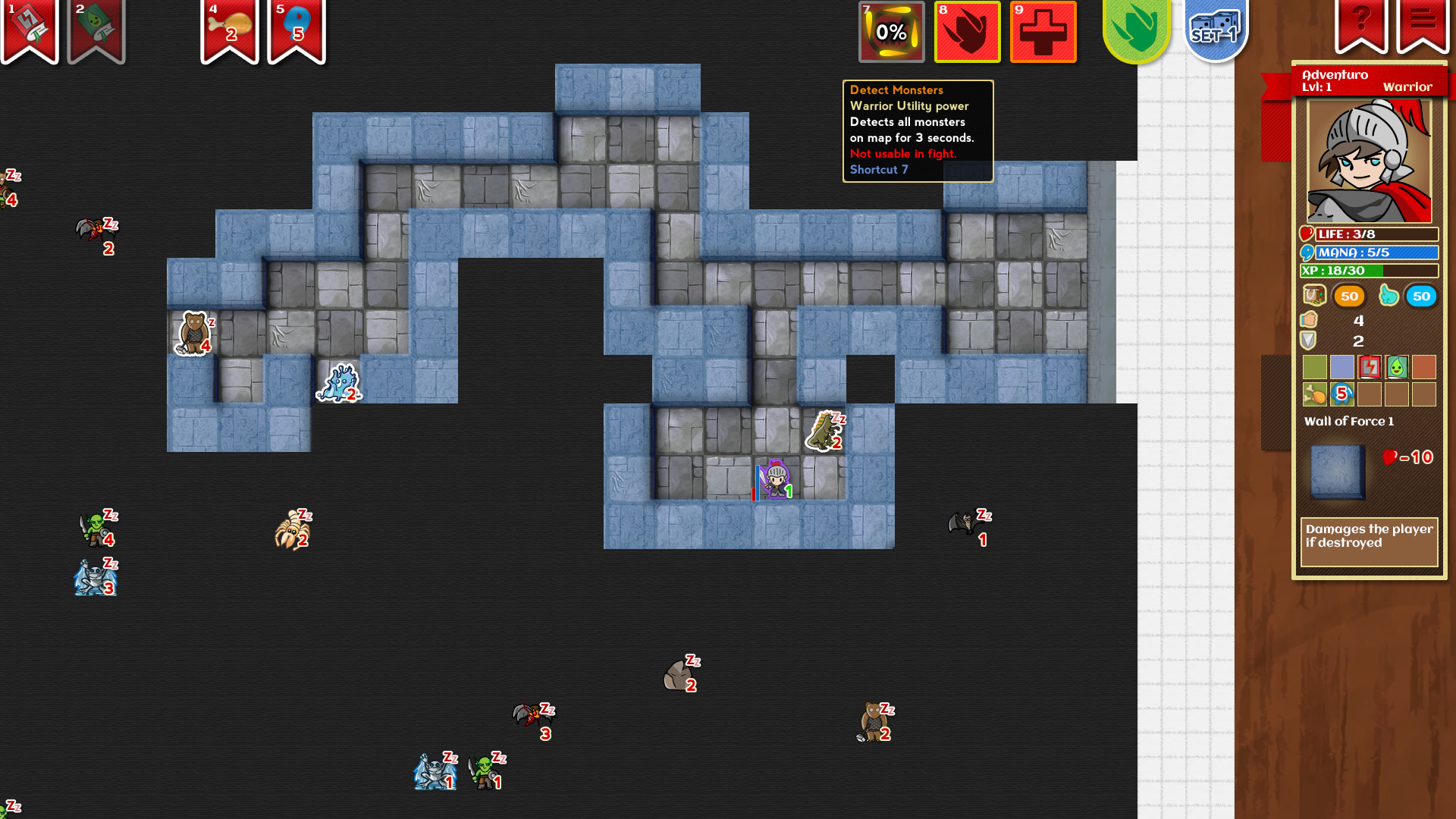The height and width of the screenshot is (819, 1456).
Task: Click the shield defense stat icon
Action: (x=1309, y=340)
